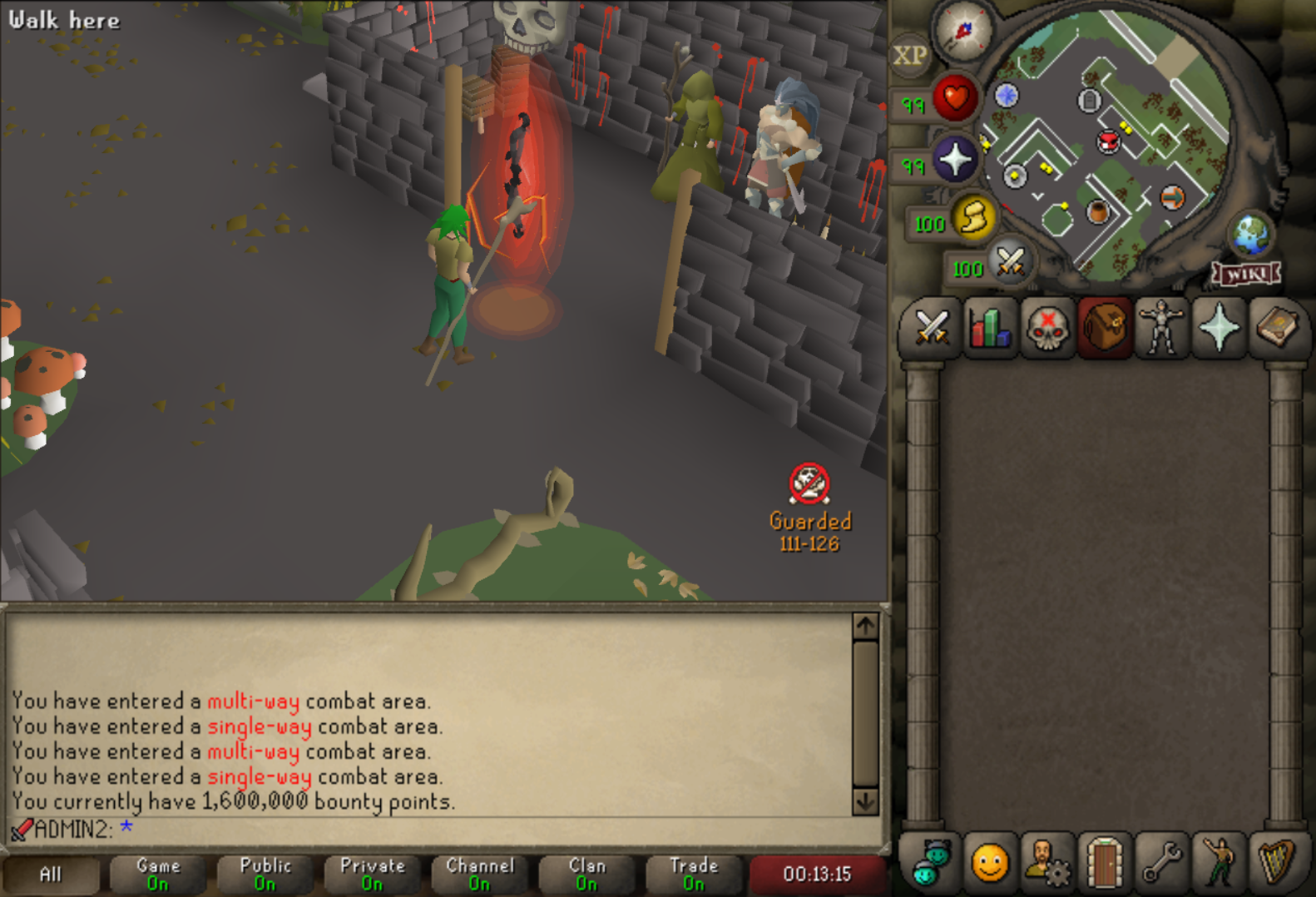Open the Prayer tab
The width and height of the screenshot is (1316, 897).
click(1220, 328)
